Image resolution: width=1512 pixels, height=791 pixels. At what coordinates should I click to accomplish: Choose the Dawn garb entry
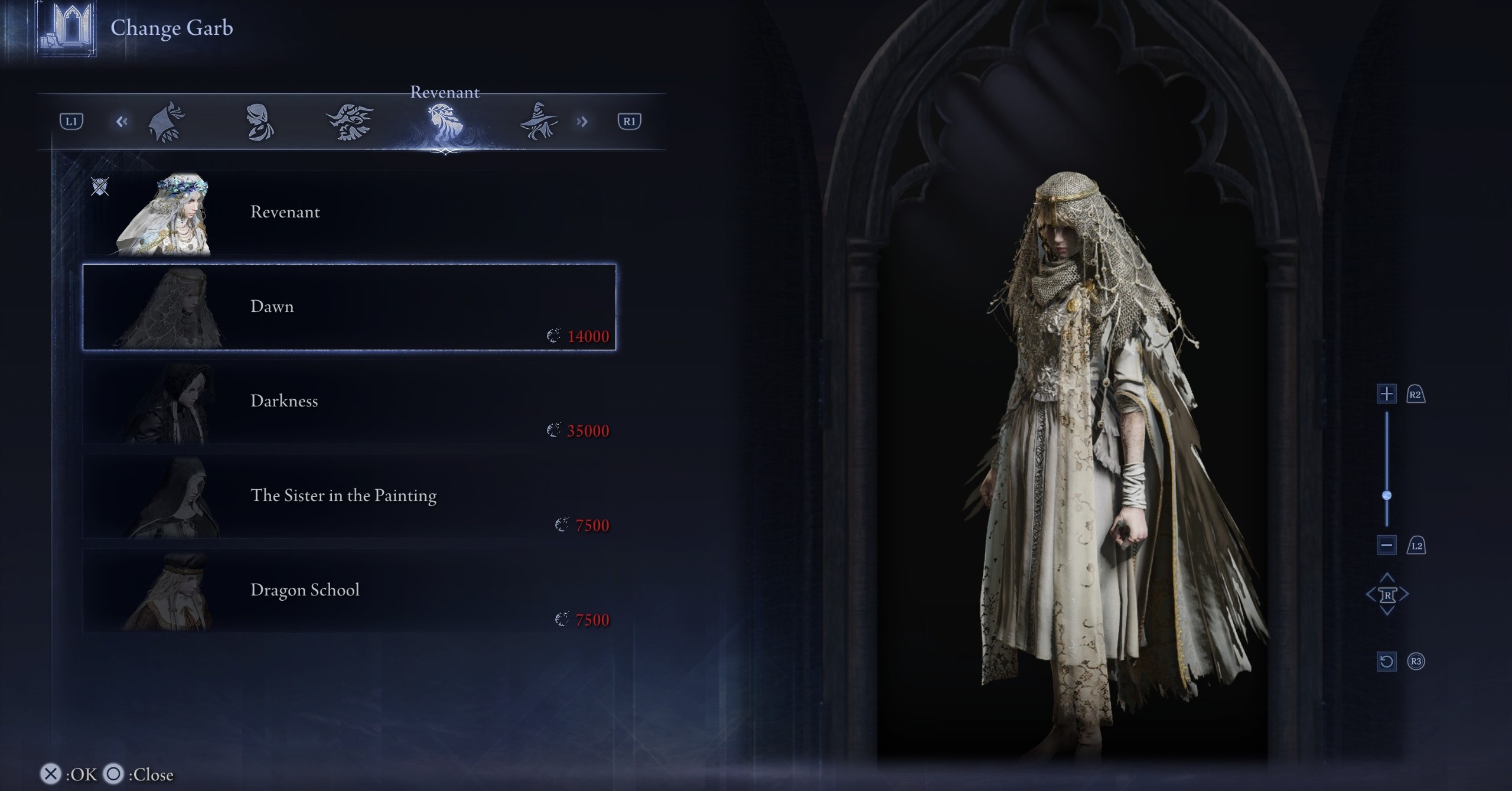pyautogui.click(x=348, y=307)
